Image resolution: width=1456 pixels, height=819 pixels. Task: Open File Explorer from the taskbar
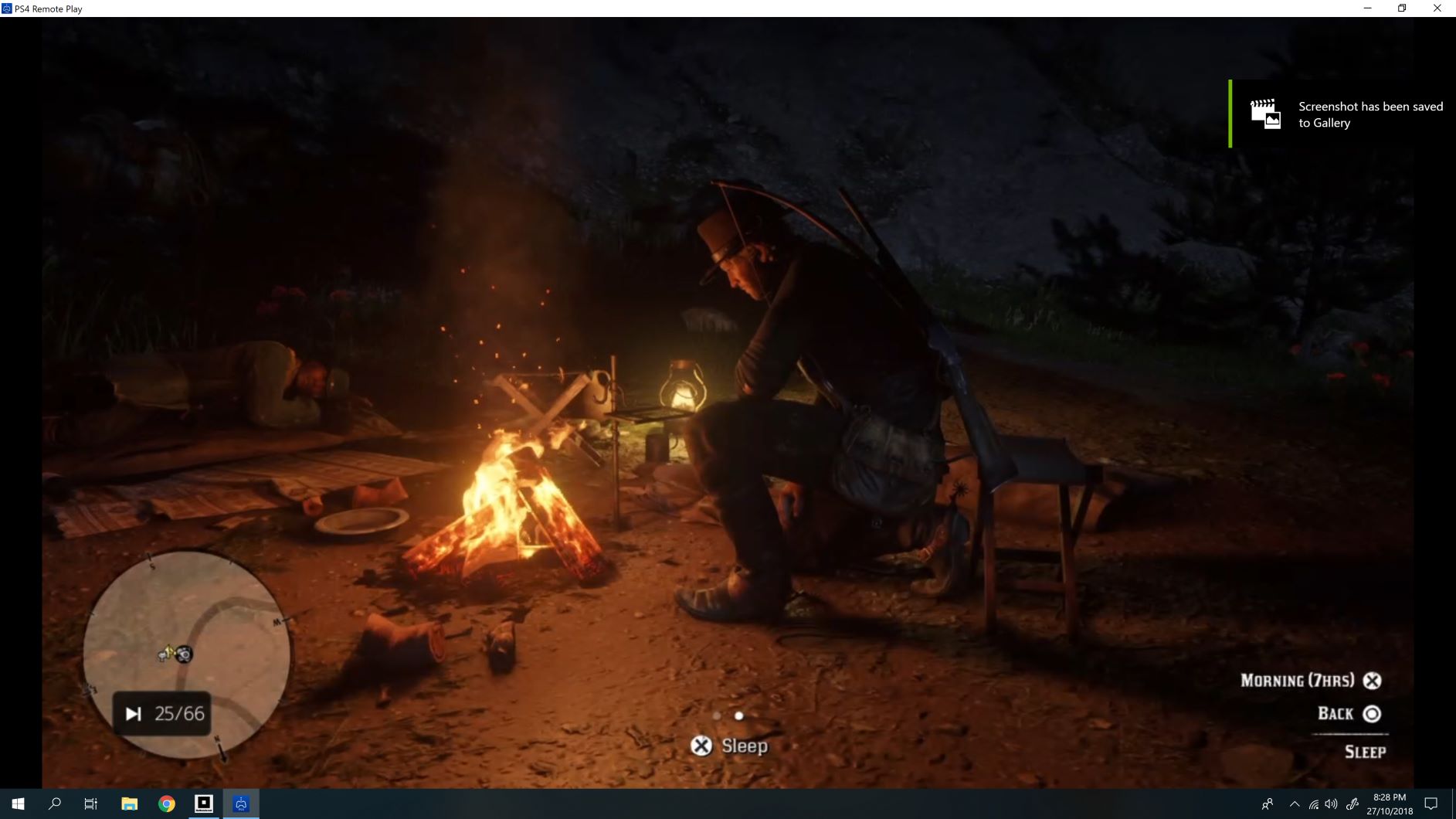tap(129, 803)
